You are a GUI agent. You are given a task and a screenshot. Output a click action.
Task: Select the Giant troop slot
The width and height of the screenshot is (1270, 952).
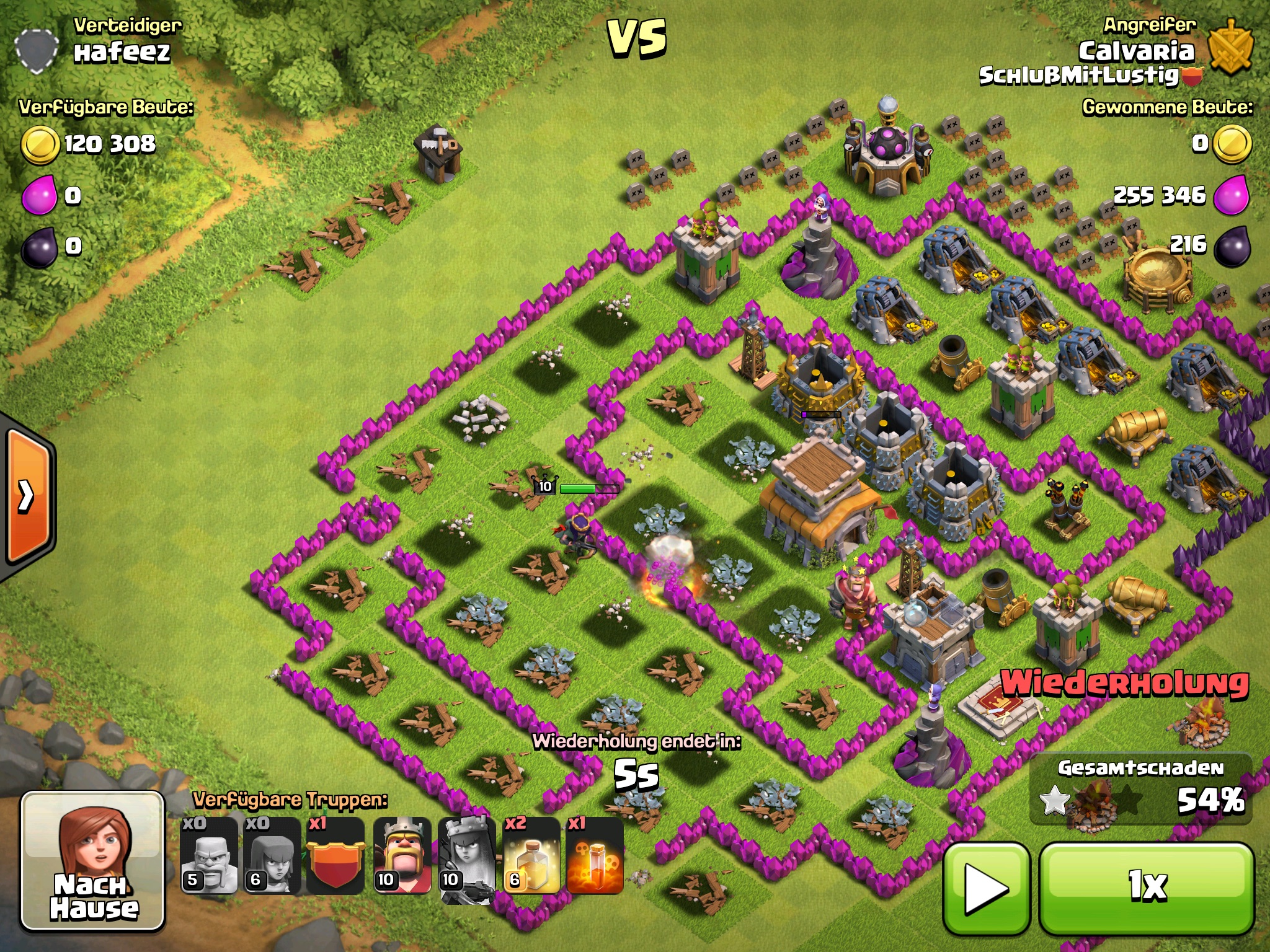[209, 856]
